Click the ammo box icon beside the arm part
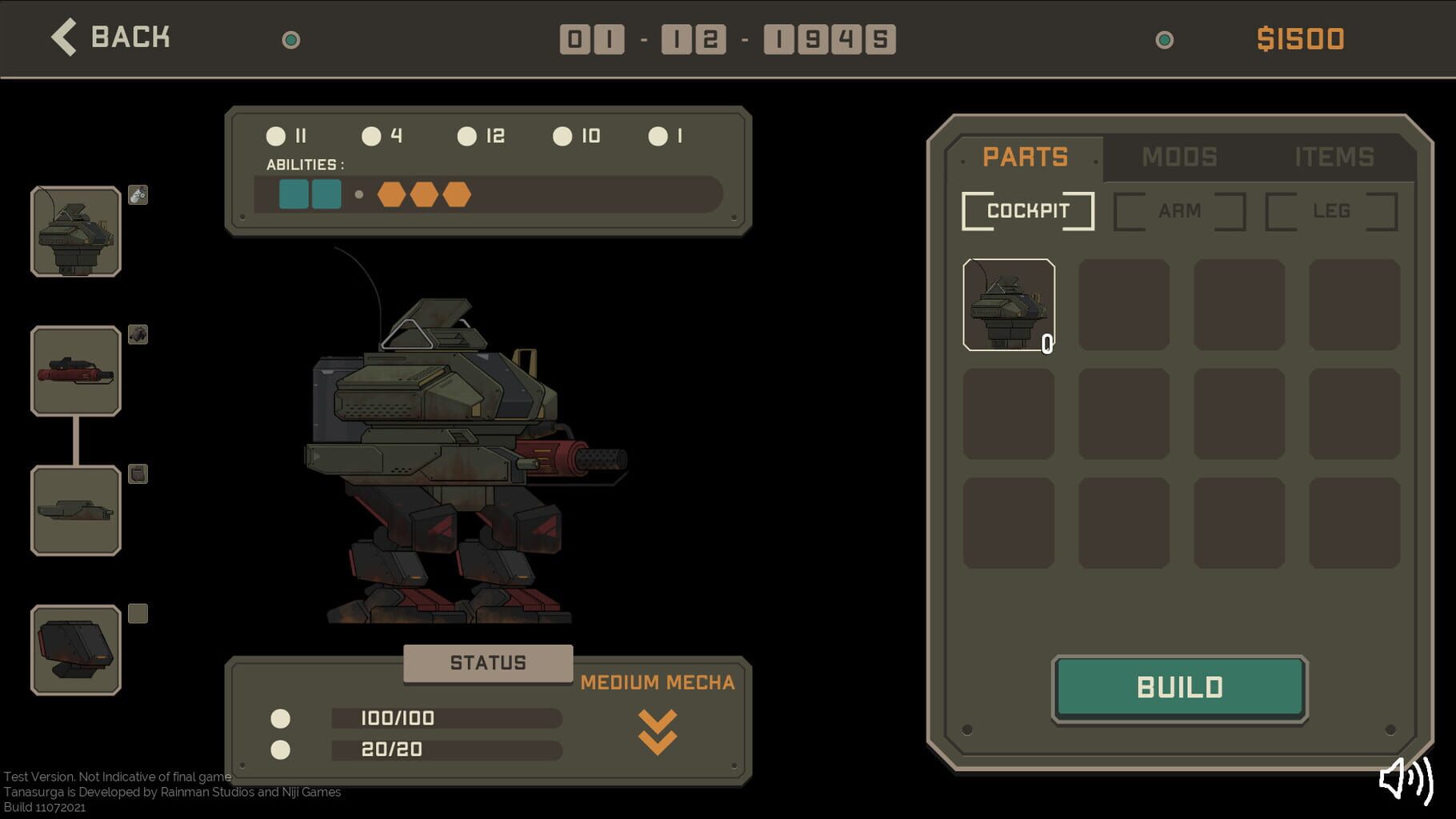This screenshot has width=1456, height=819. click(138, 473)
